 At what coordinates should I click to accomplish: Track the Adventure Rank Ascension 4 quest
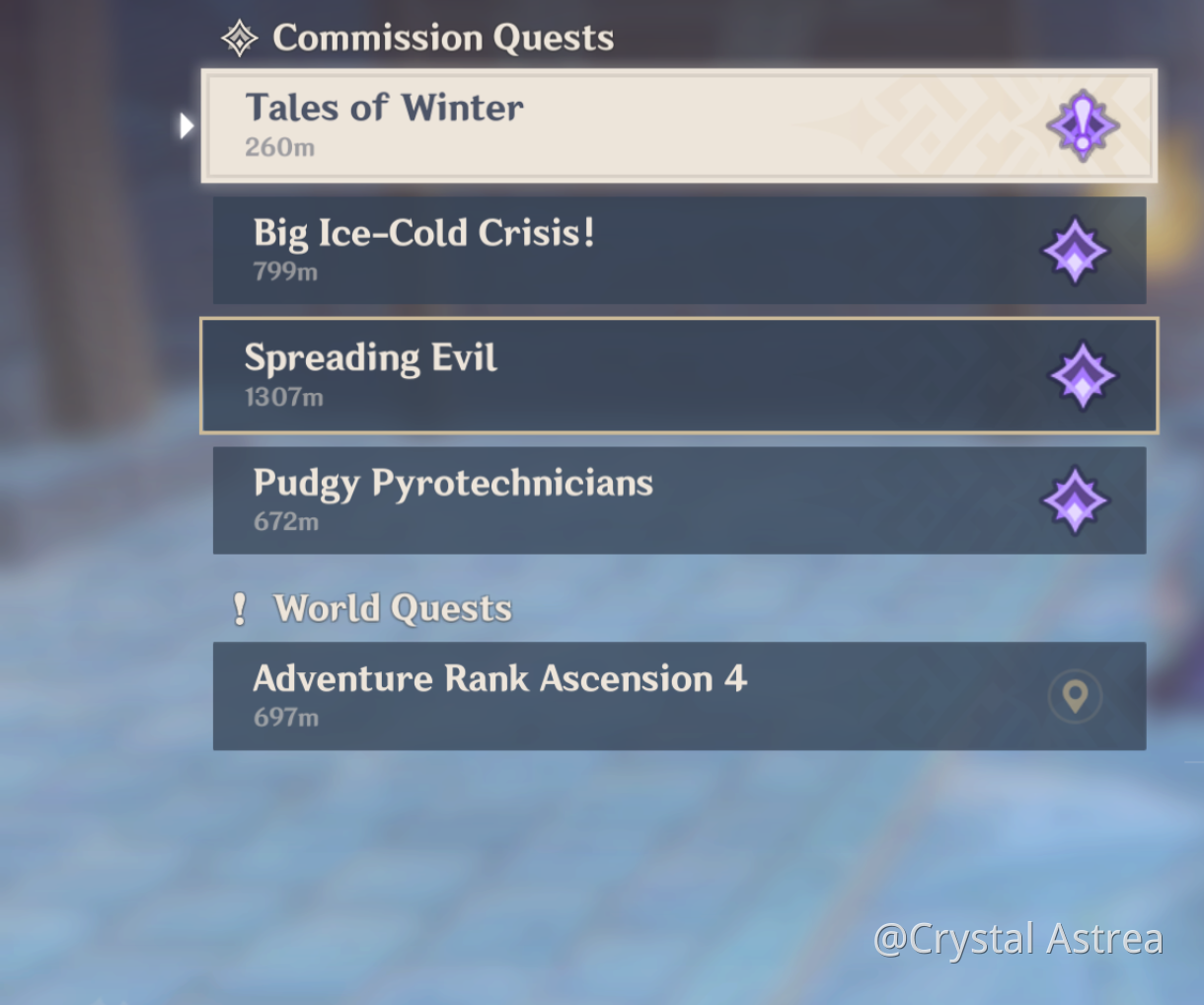pyautogui.click(x=592, y=696)
